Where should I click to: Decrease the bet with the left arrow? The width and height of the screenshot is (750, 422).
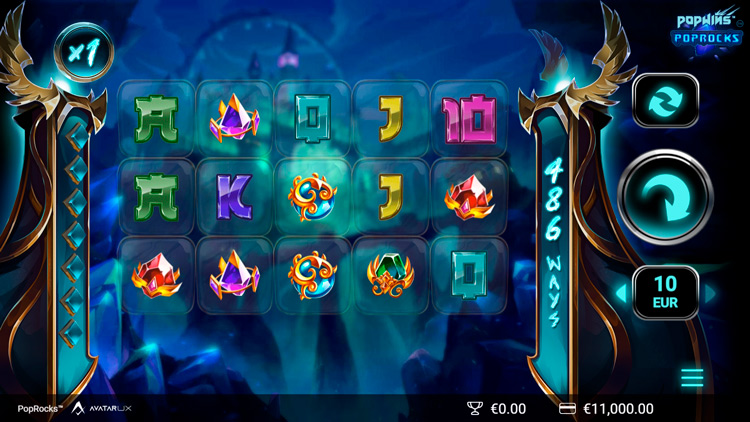[620, 293]
